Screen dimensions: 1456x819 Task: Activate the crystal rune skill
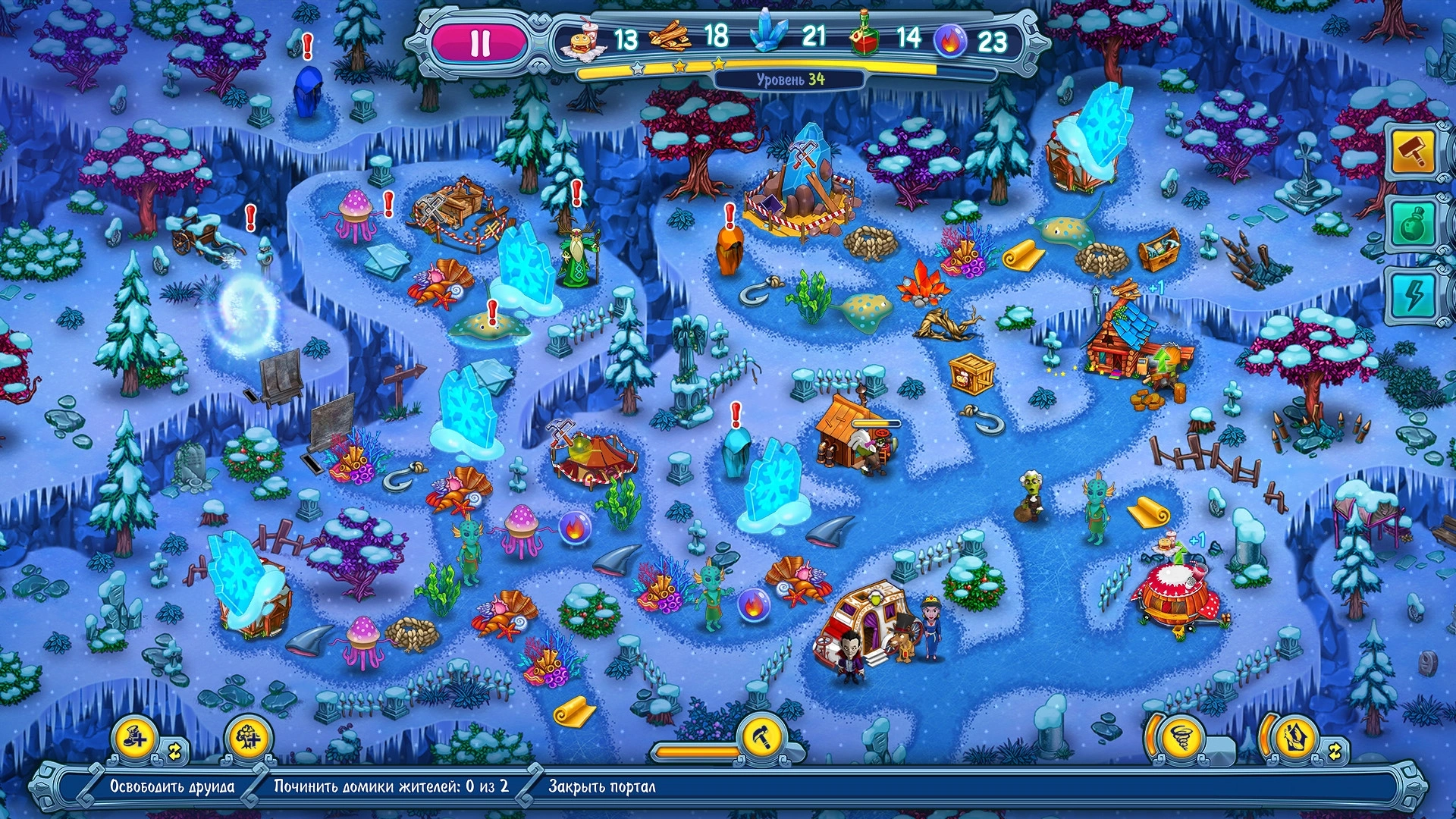[1294, 736]
